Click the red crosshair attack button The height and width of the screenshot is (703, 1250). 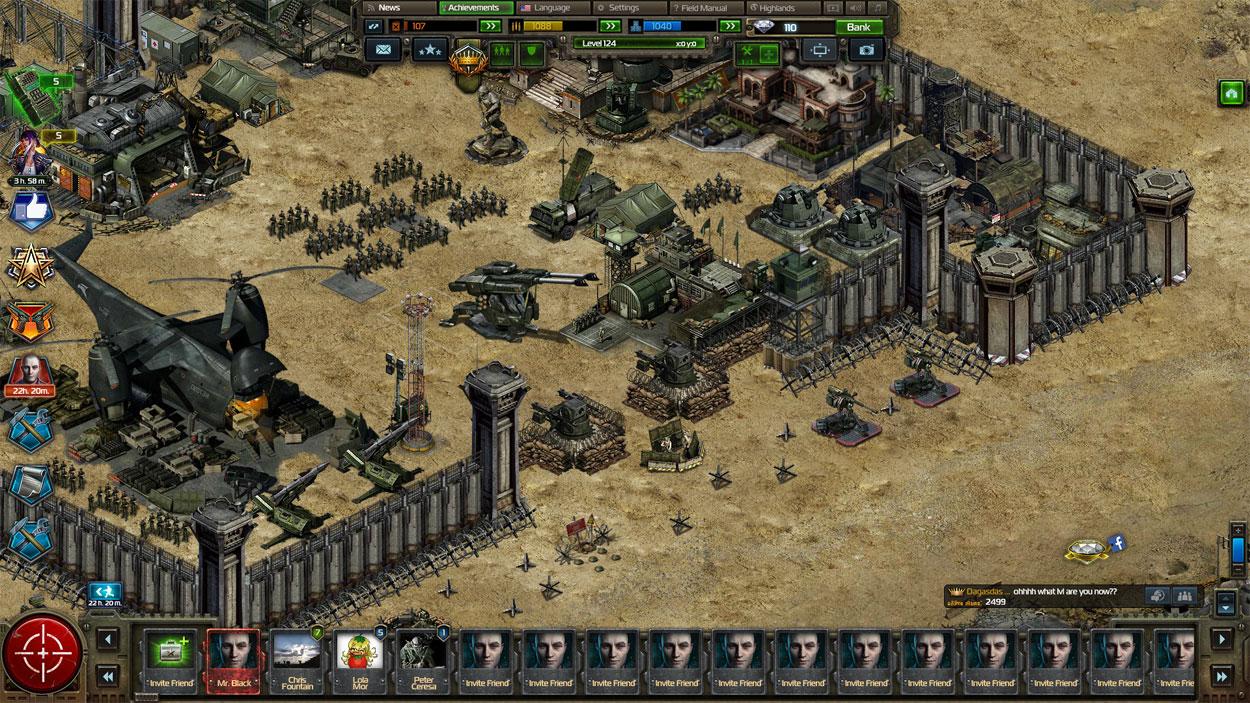point(43,655)
